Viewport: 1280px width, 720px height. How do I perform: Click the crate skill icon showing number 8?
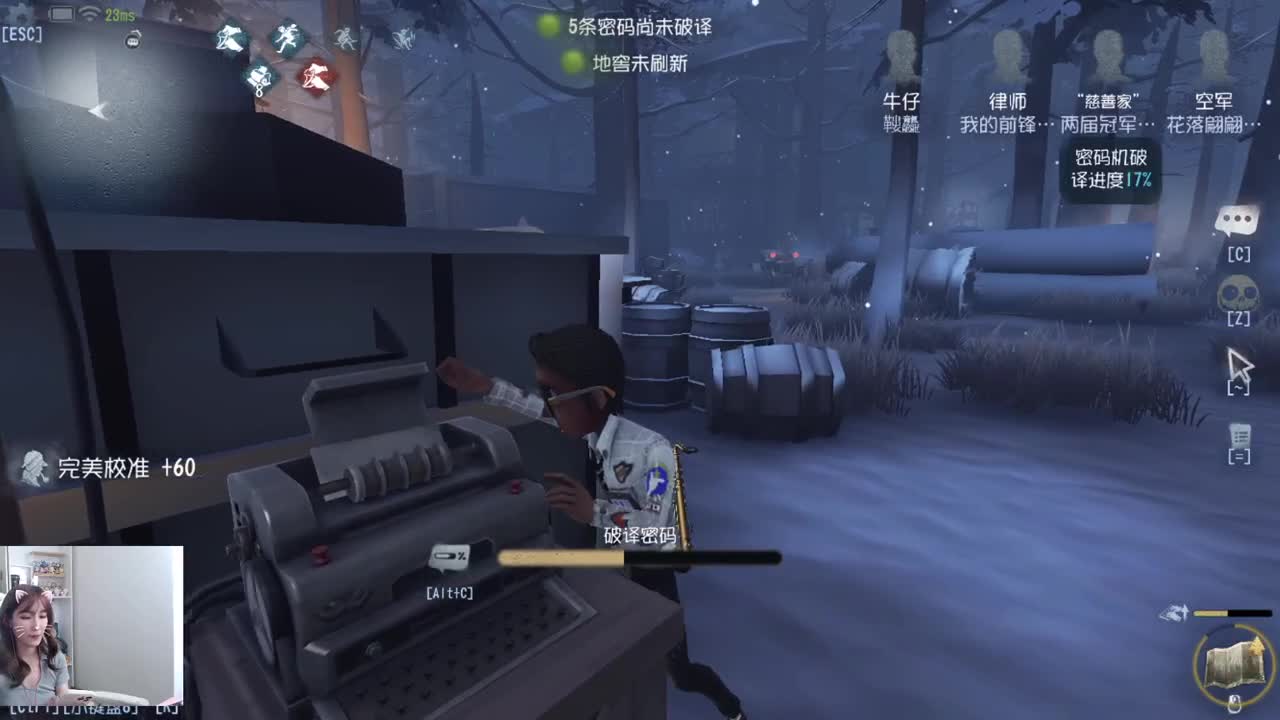pyautogui.click(x=258, y=78)
